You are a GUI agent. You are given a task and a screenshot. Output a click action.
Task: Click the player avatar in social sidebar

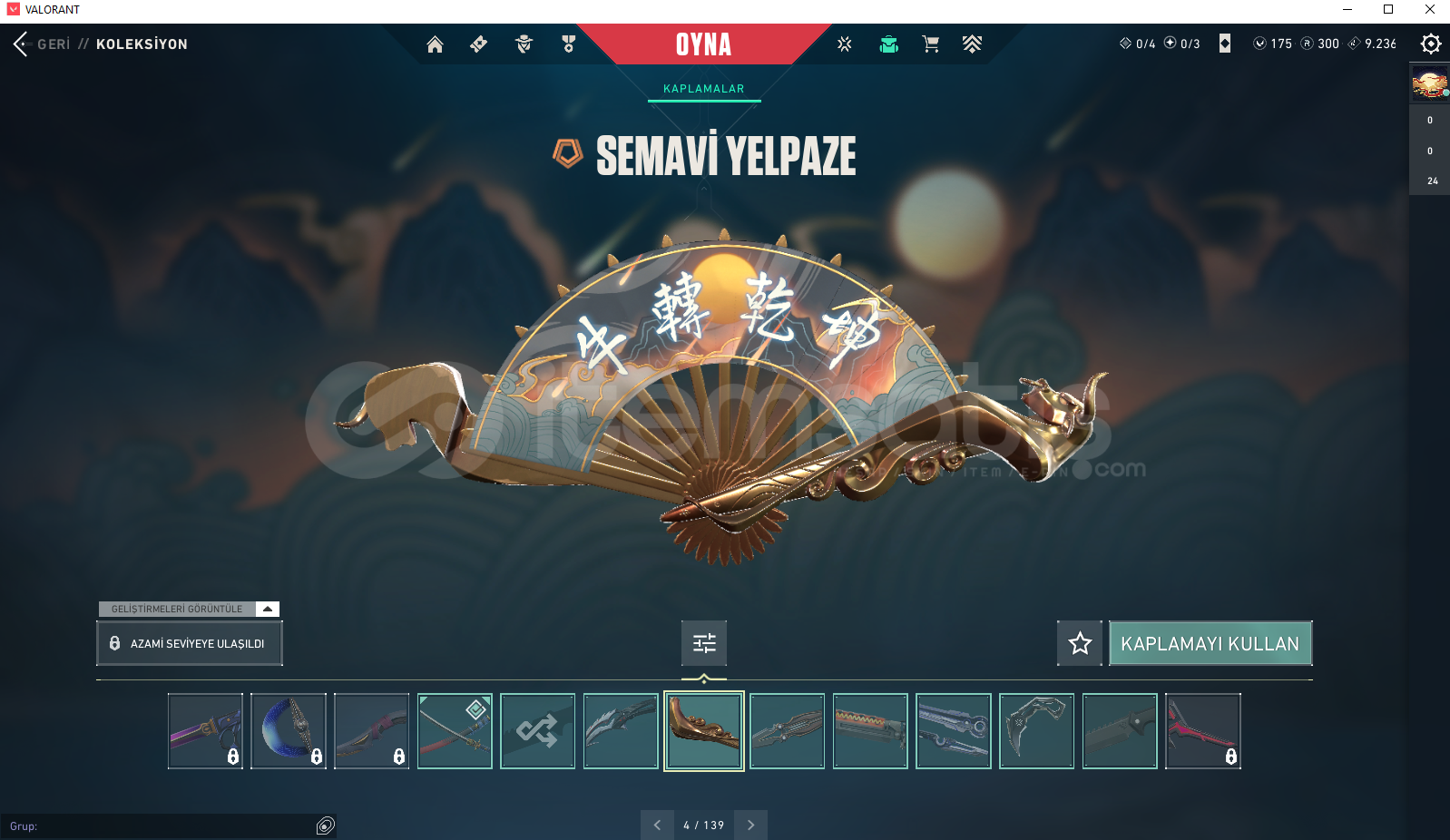point(1429,83)
